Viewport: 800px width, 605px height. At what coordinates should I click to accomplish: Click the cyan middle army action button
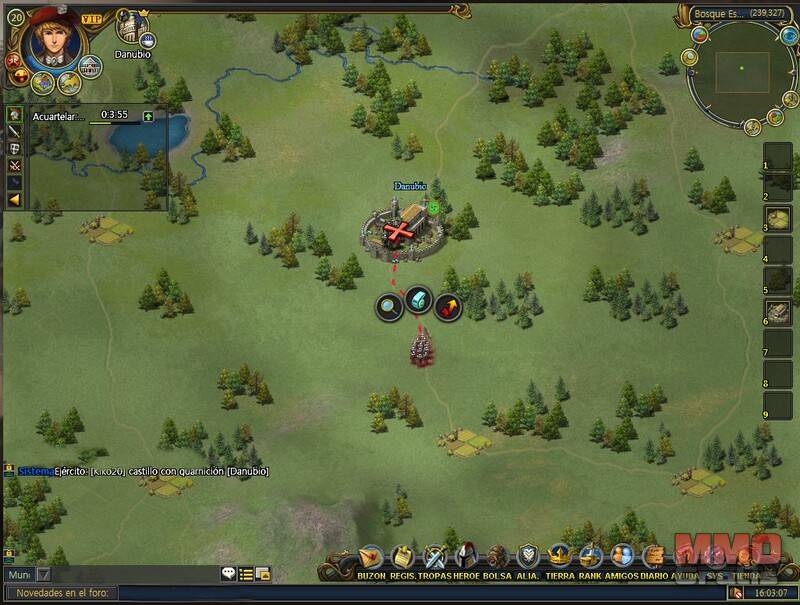(x=418, y=301)
